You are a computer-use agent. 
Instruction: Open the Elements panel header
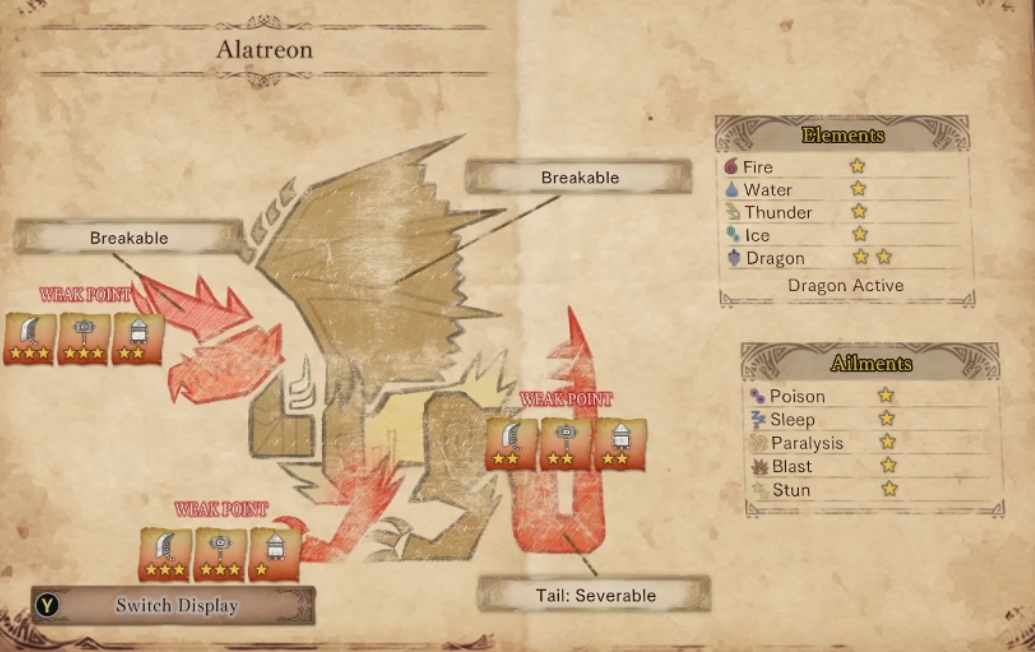pos(843,135)
